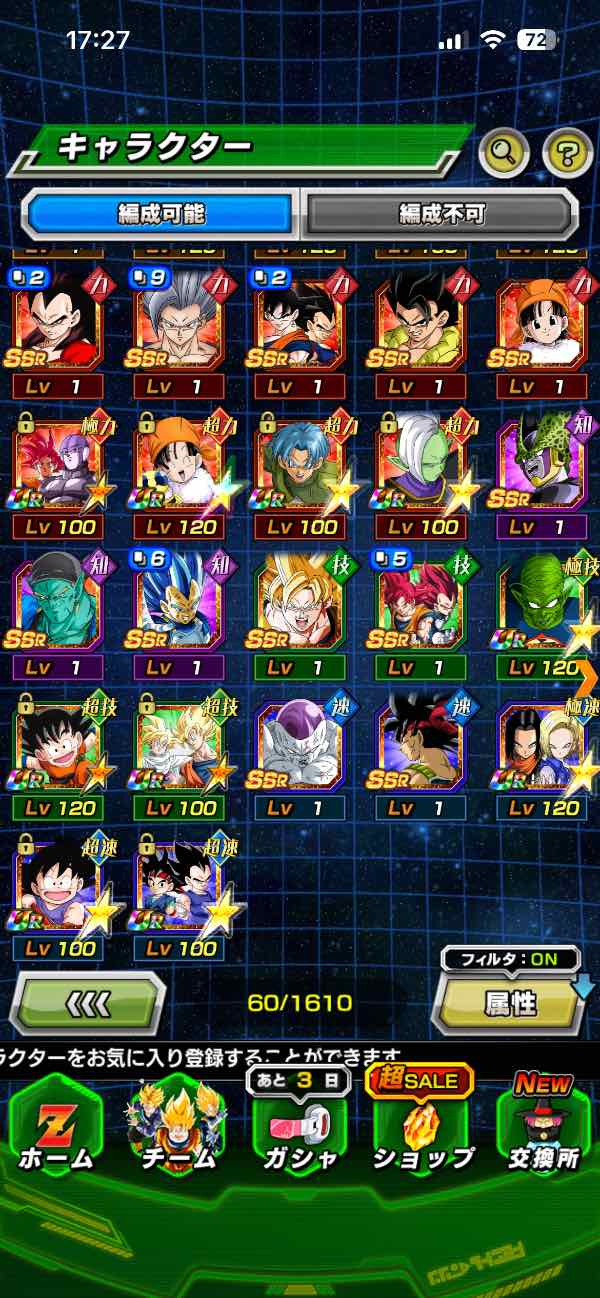600x1298 pixels.
Task: Select the Zamasu Lv 100 card
Action: point(422,465)
